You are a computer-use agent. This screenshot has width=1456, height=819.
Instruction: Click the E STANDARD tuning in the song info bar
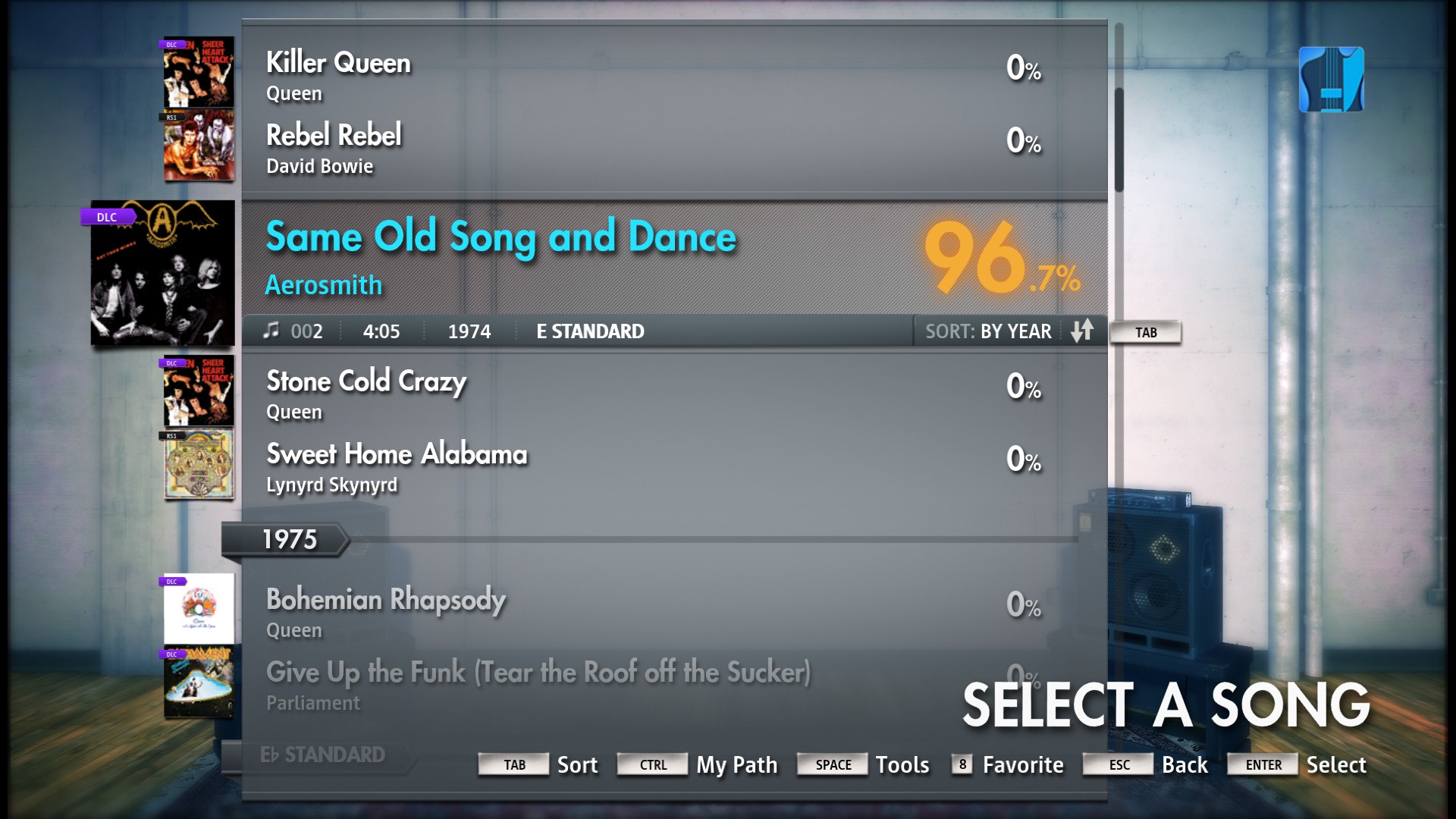[x=588, y=331]
